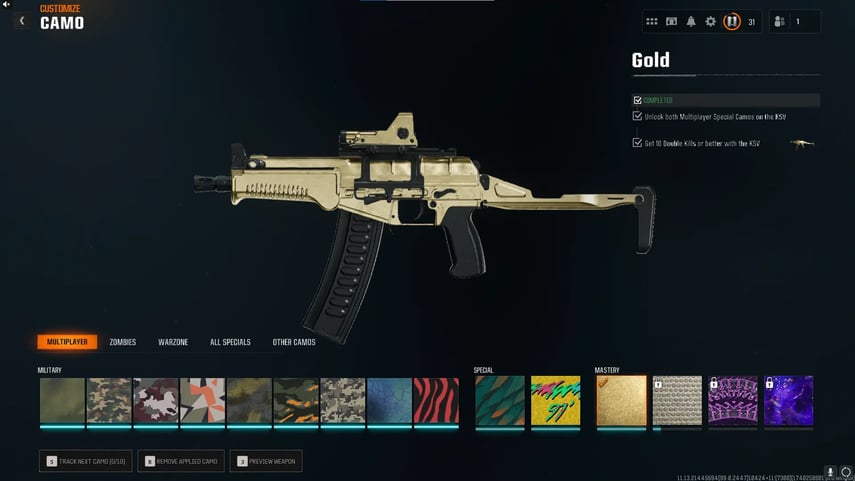This screenshot has width=855, height=481.
Task: Go back using the top-left arrow
Action: 22,20
